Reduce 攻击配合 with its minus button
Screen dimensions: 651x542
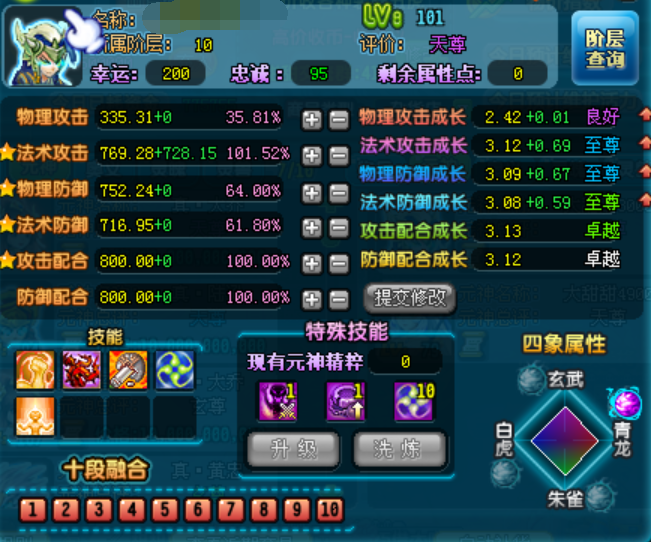coord(339,263)
